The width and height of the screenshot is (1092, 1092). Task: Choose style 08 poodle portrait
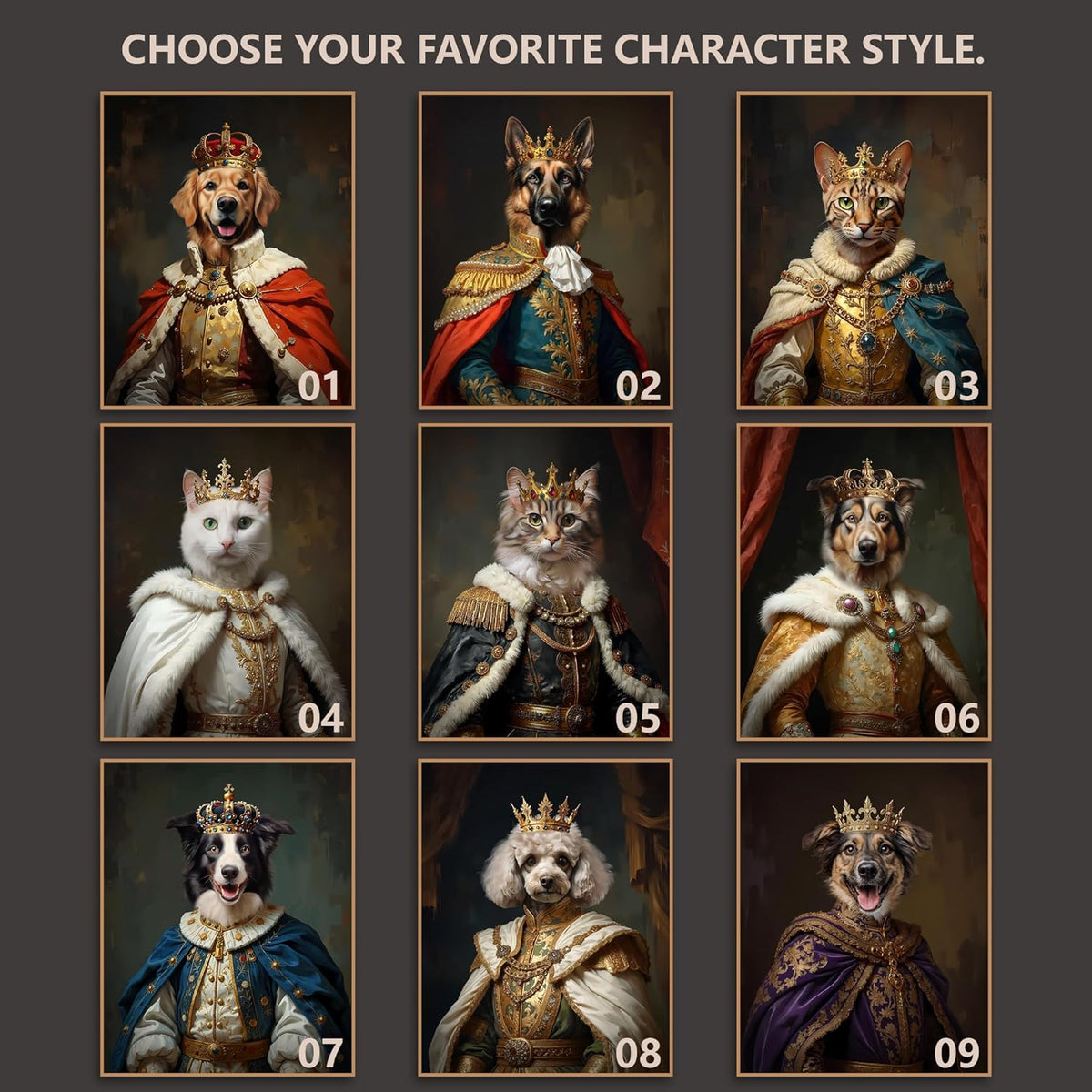tap(546, 916)
